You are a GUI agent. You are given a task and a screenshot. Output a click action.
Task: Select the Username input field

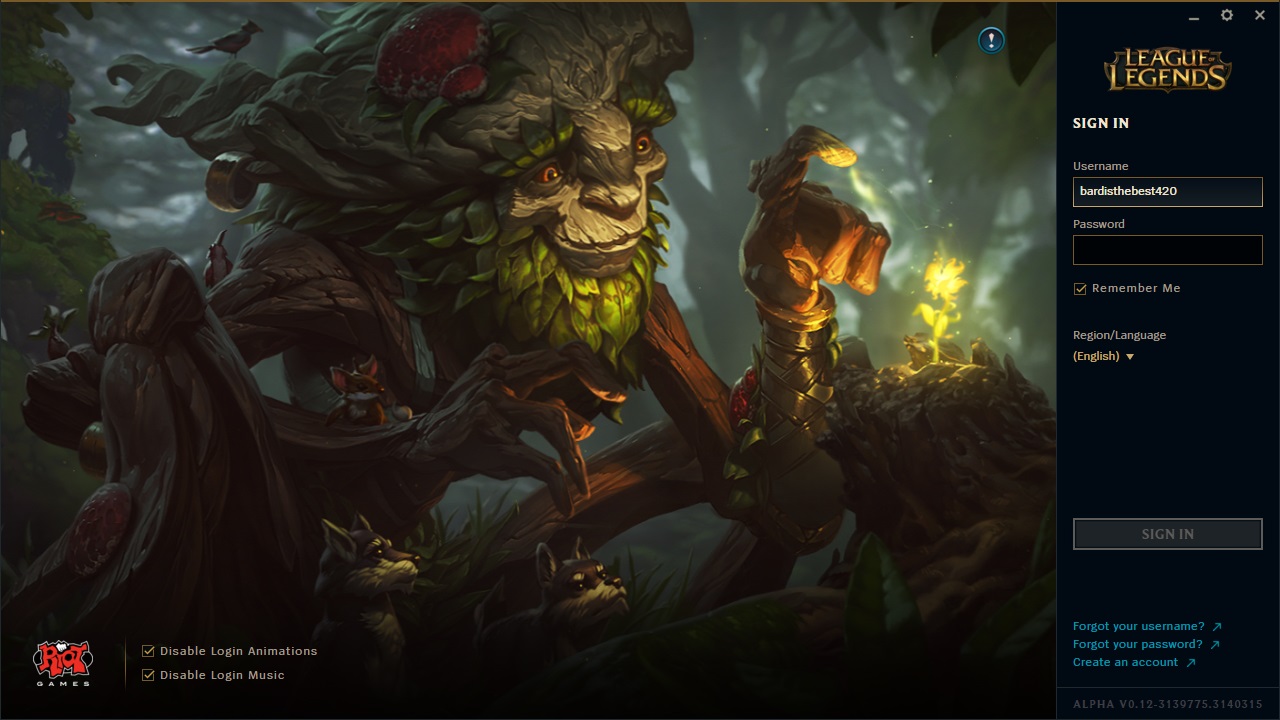[x=1167, y=191]
